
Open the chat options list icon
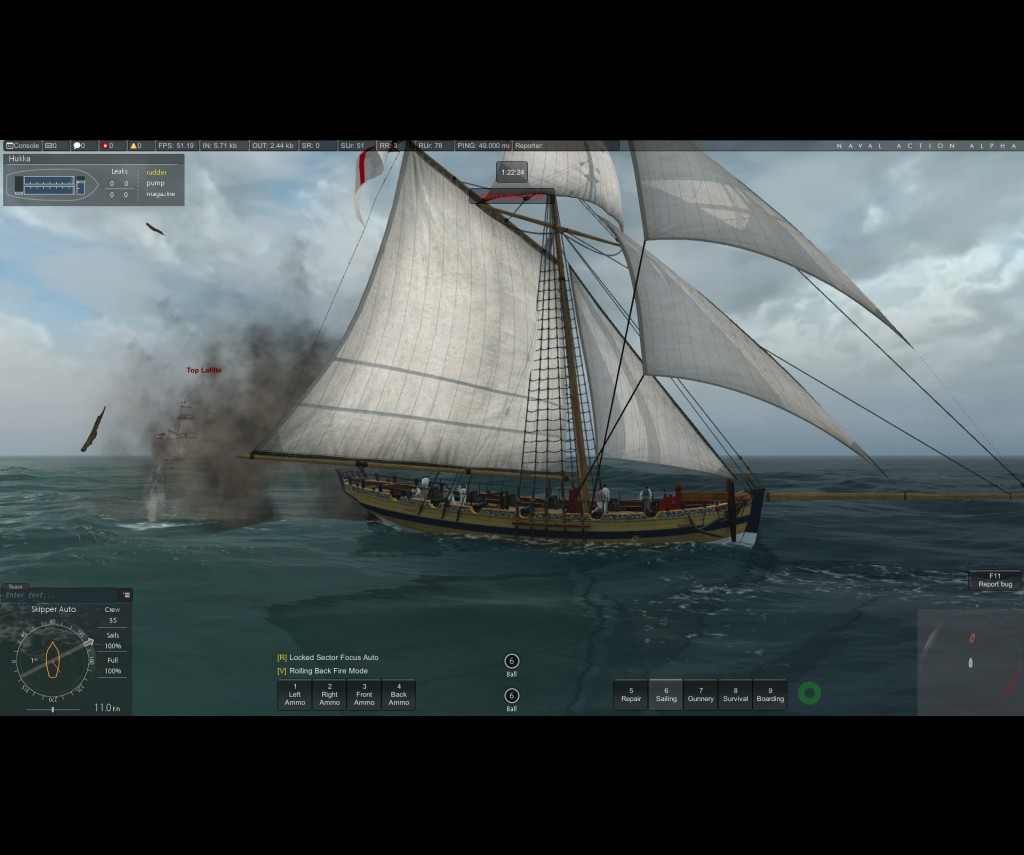126,595
